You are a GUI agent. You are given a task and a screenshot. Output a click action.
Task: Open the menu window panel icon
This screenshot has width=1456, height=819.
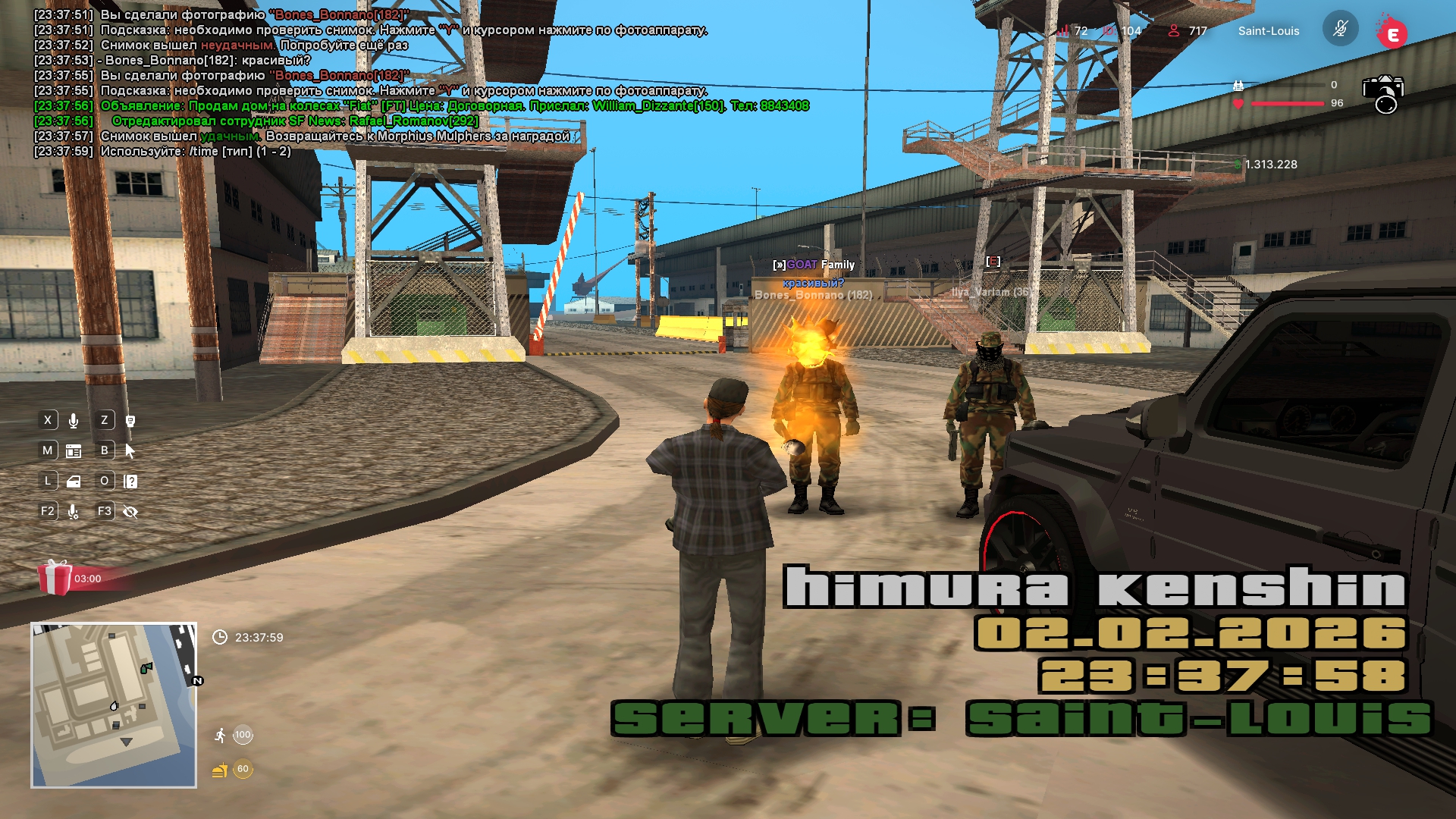(x=74, y=451)
